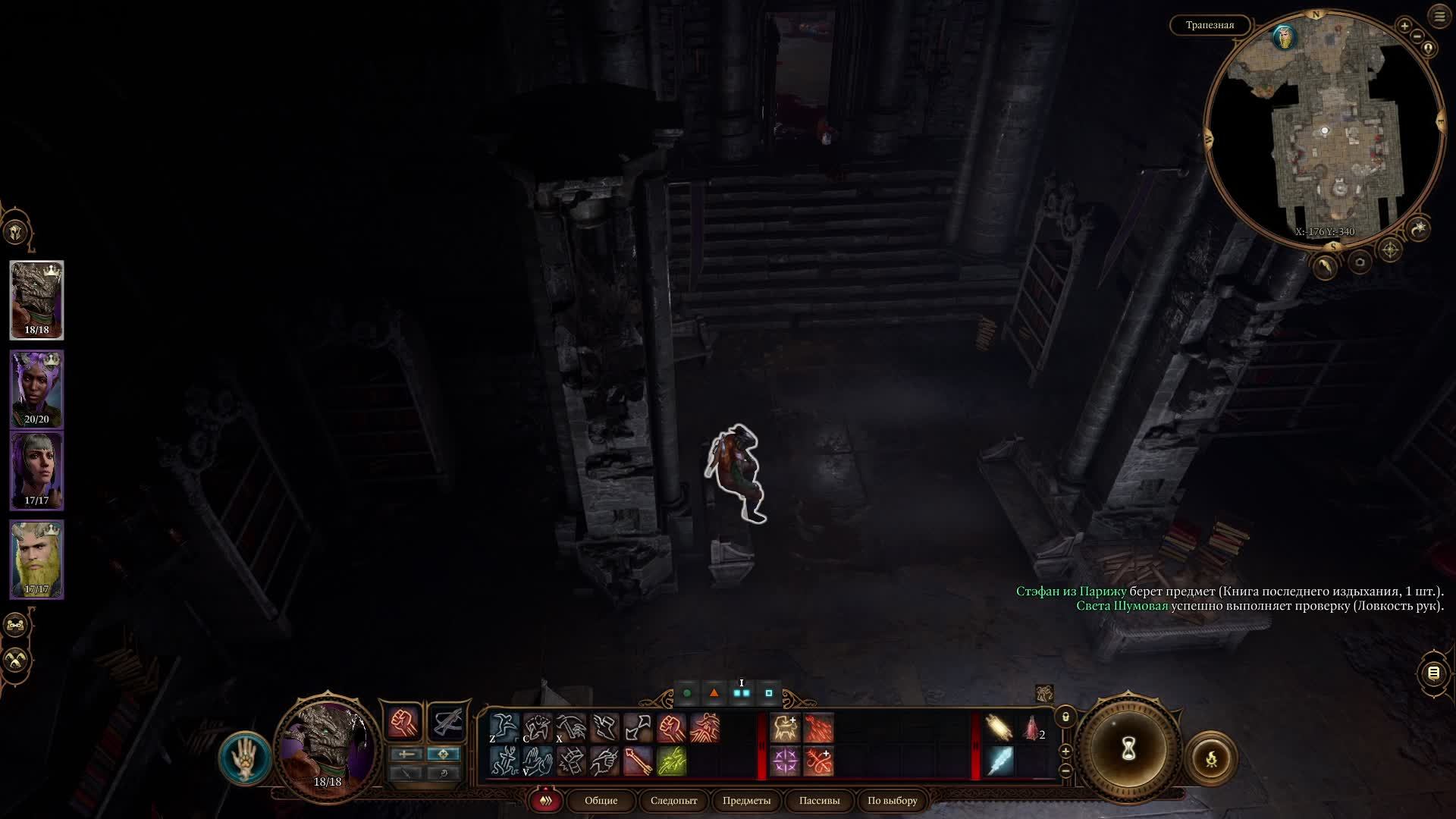Image resolution: width=1456 pixels, height=819 pixels.
Task: Use the scroll item in hotbar
Action: tap(999, 727)
